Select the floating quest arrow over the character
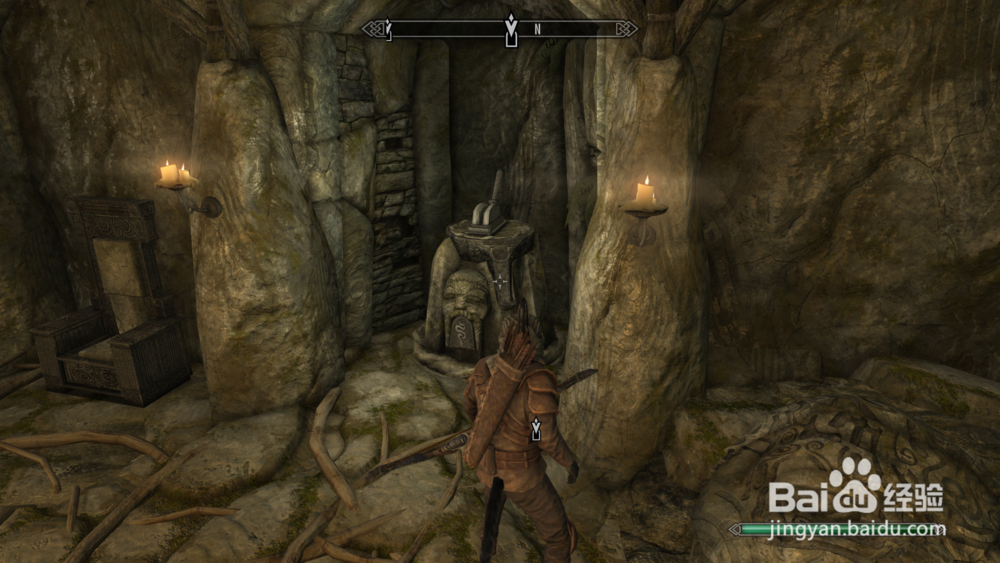 point(536,429)
